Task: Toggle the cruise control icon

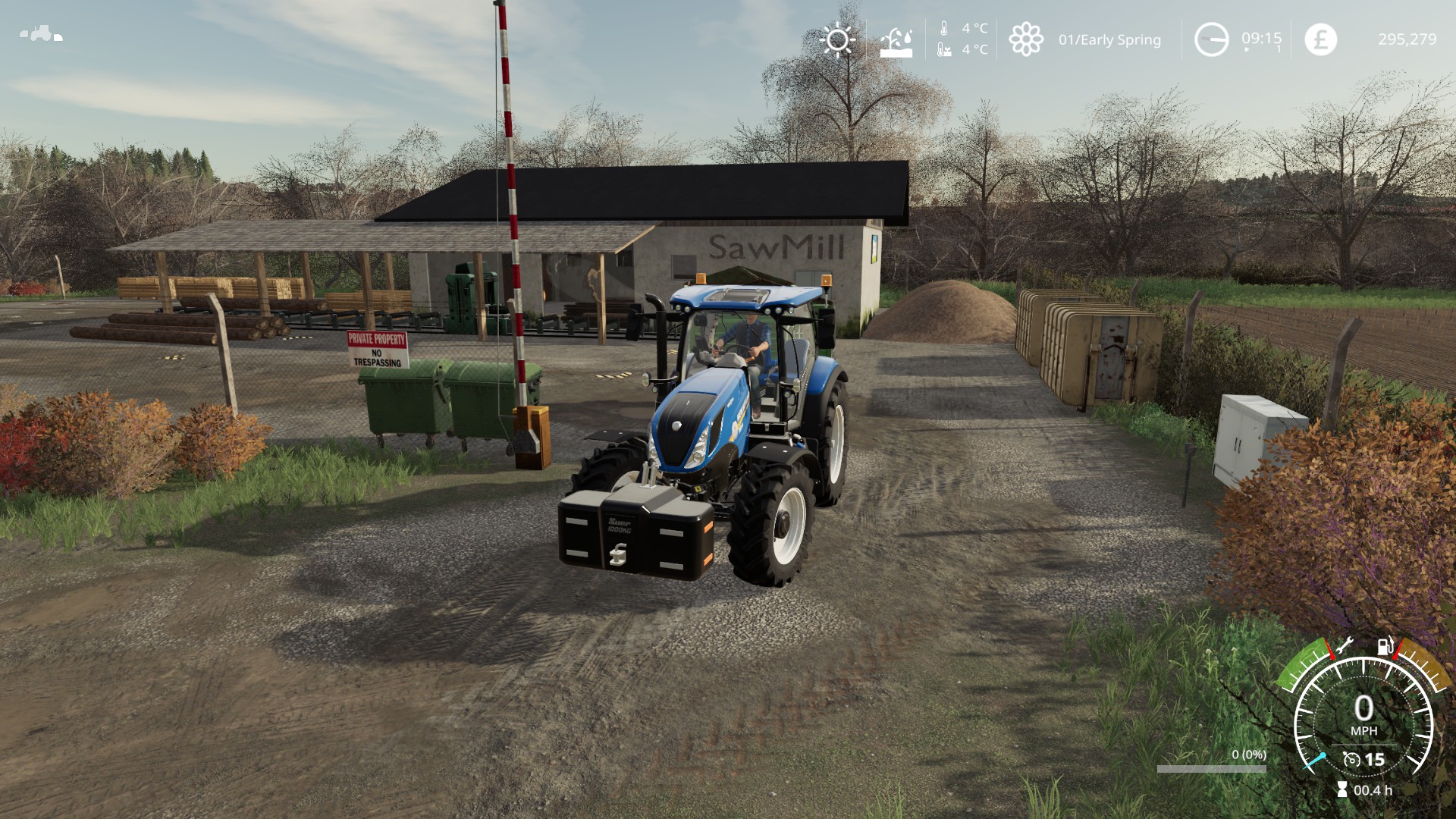Action: pos(1351,759)
